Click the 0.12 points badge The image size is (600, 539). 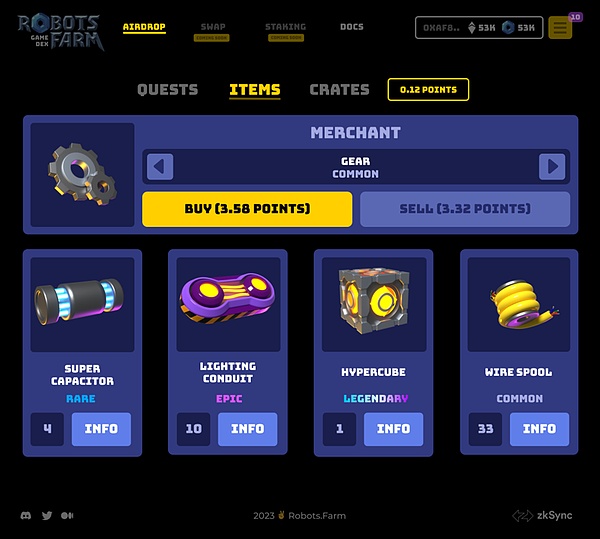pyautogui.click(x=428, y=89)
